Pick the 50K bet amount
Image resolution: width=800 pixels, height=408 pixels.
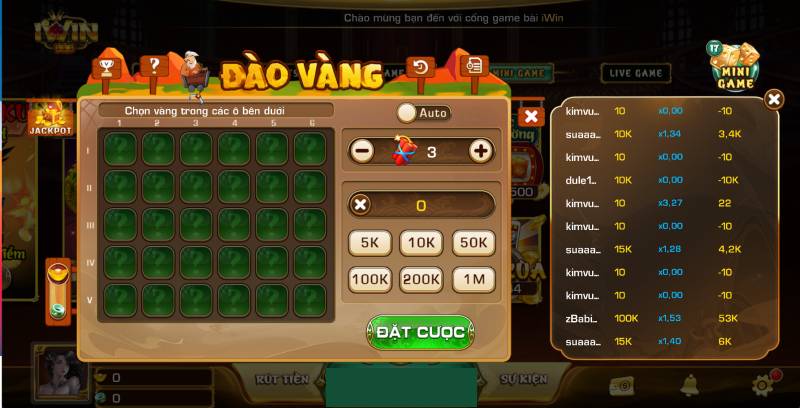click(473, 242)
